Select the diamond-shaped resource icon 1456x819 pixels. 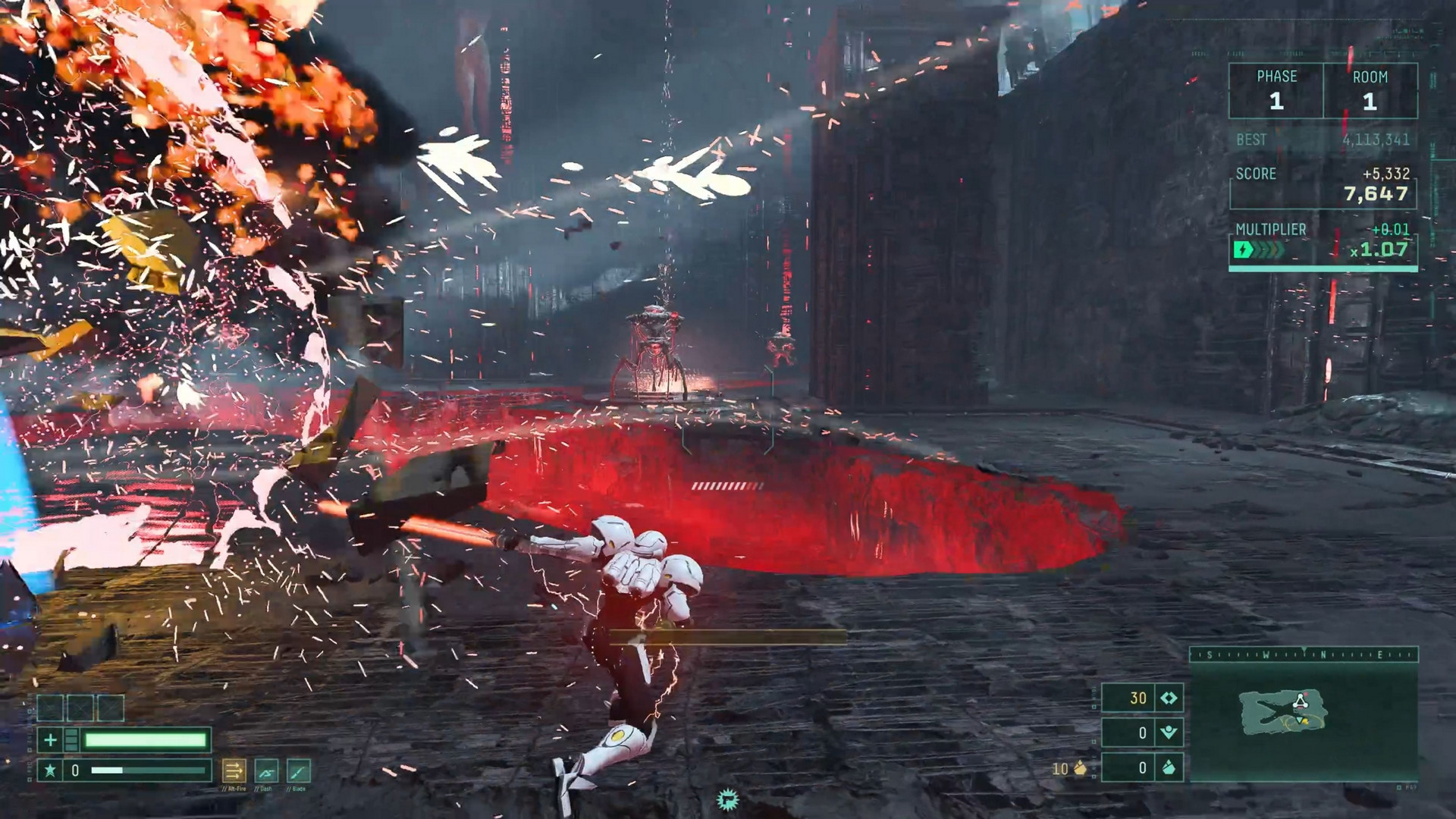[1169, 698]
